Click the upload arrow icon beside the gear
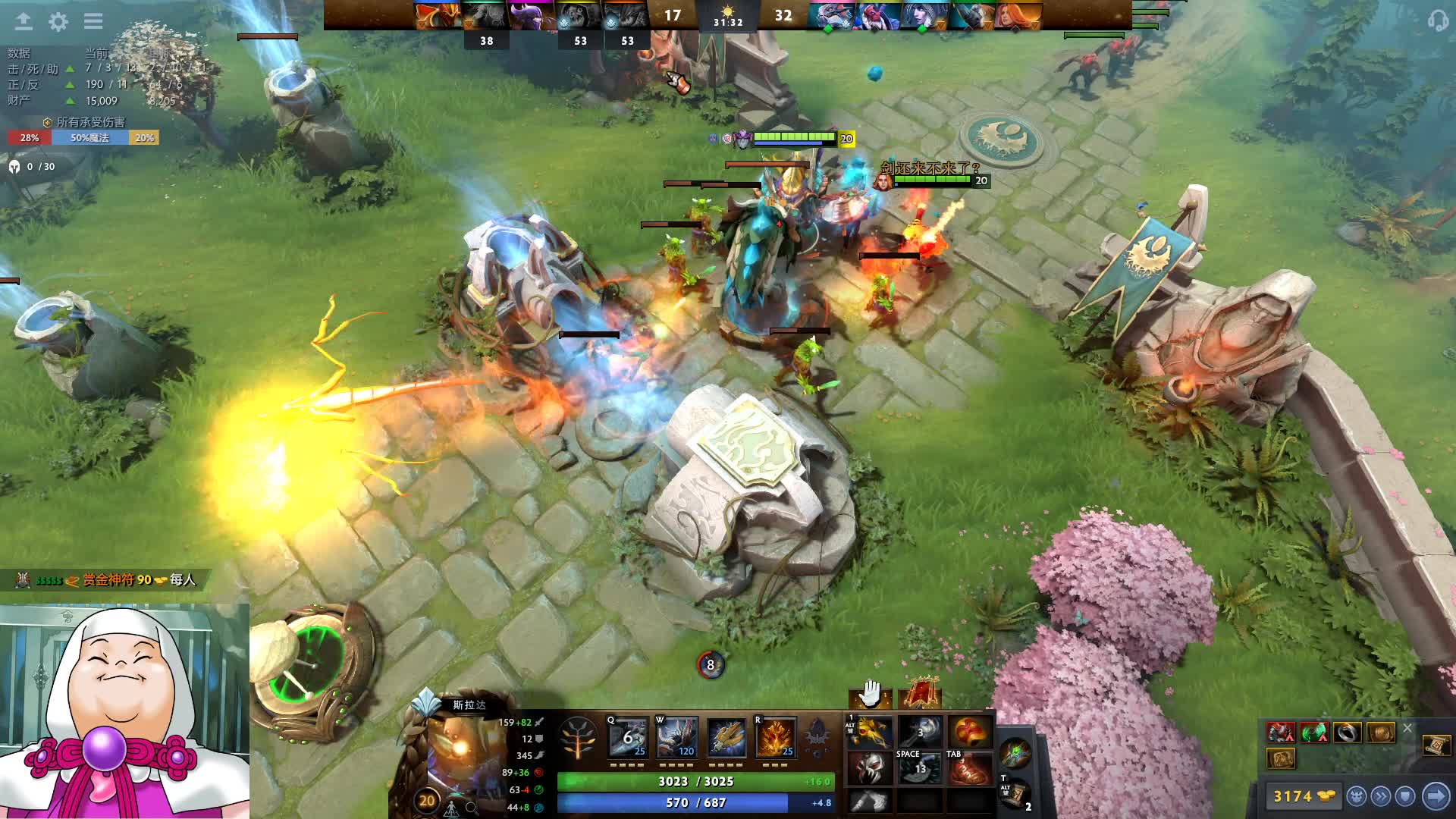 (24, 21)
